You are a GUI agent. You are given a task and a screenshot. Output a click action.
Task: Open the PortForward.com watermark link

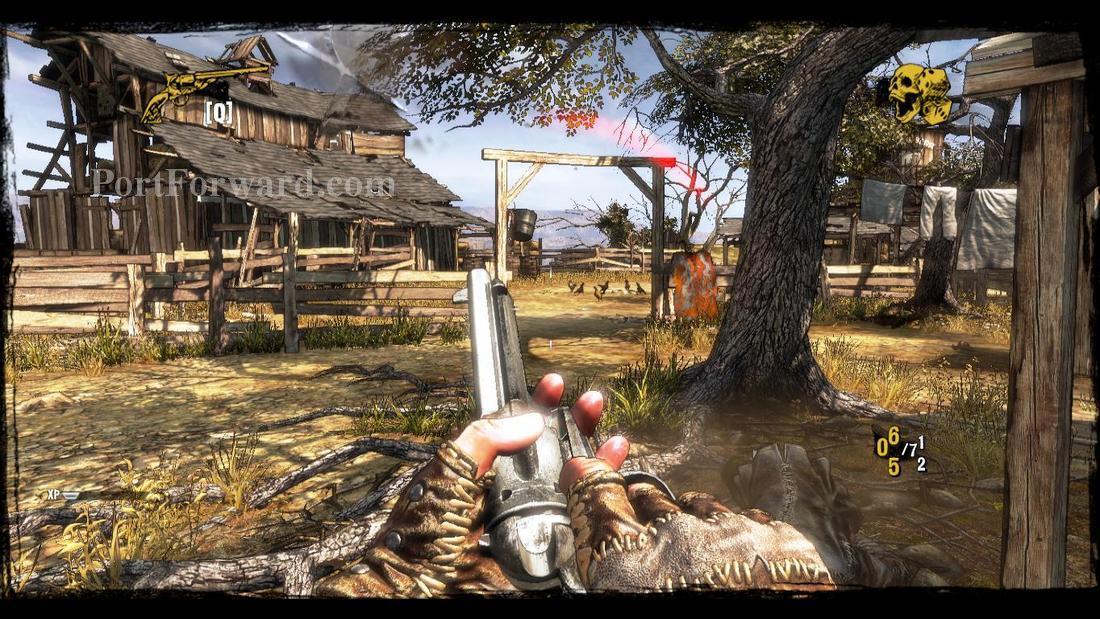pyautogui.click(x=242, y=183)
